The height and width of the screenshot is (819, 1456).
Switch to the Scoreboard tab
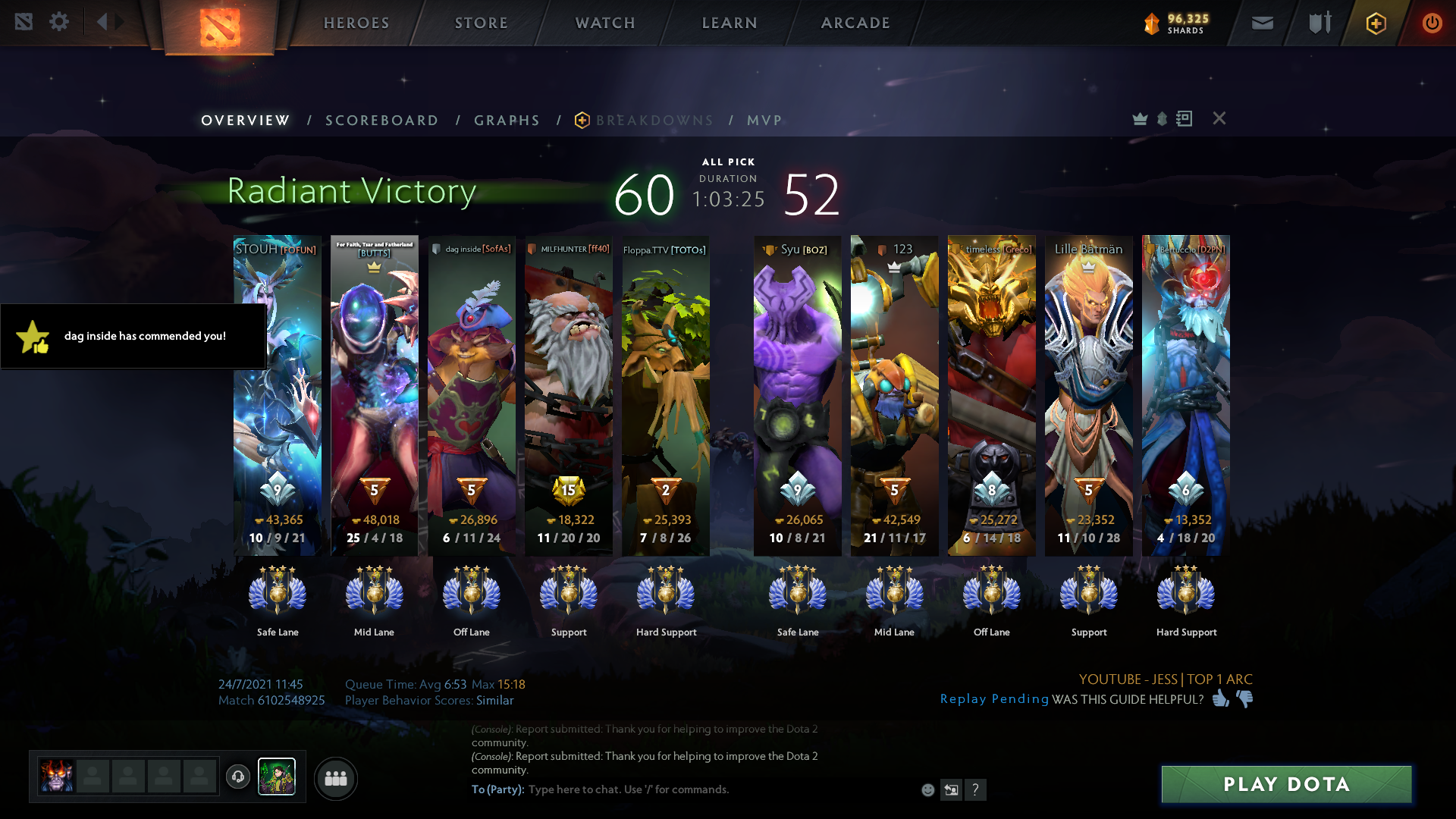pos(381,121)
